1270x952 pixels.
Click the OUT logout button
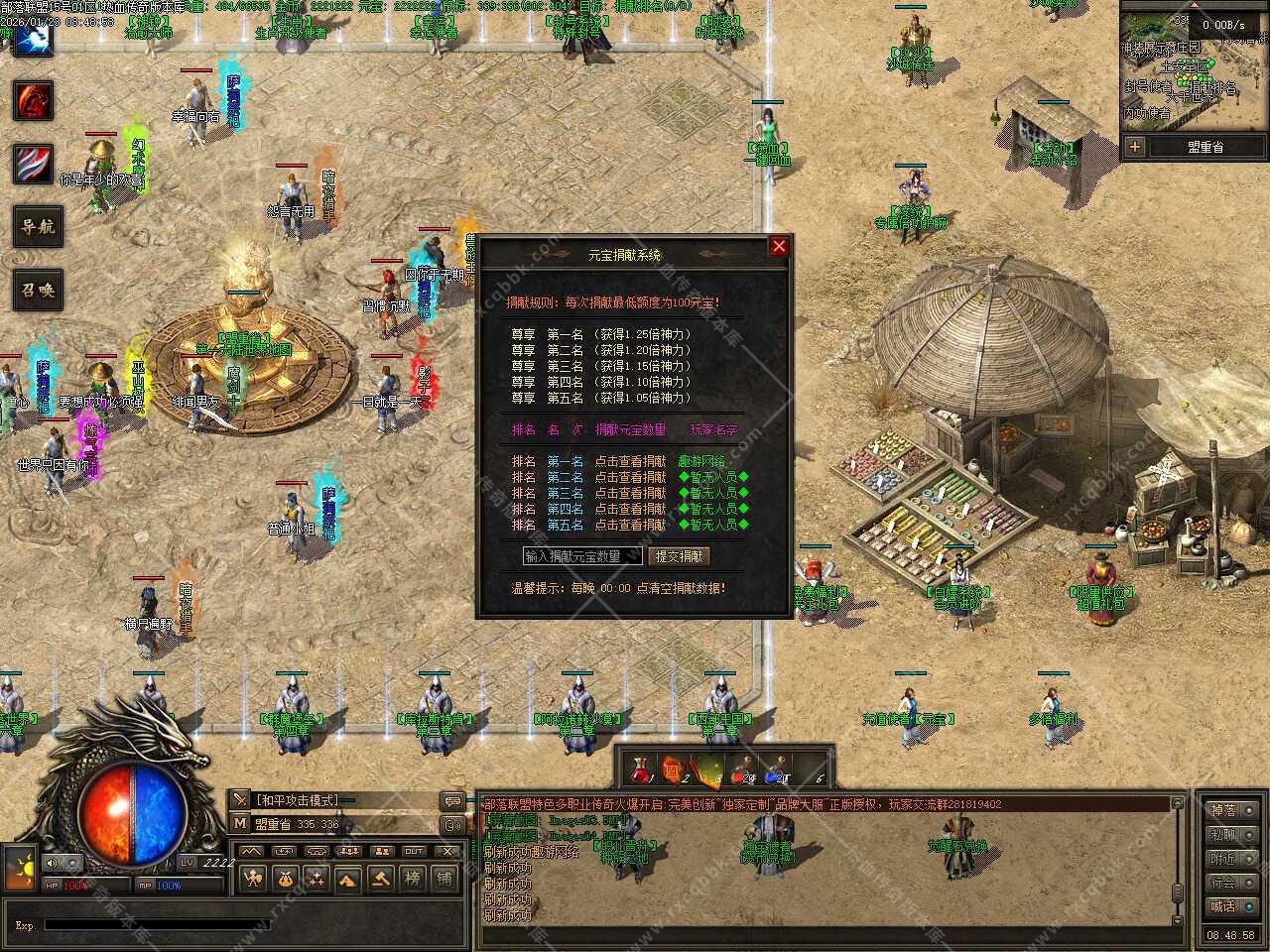(414, 851)
